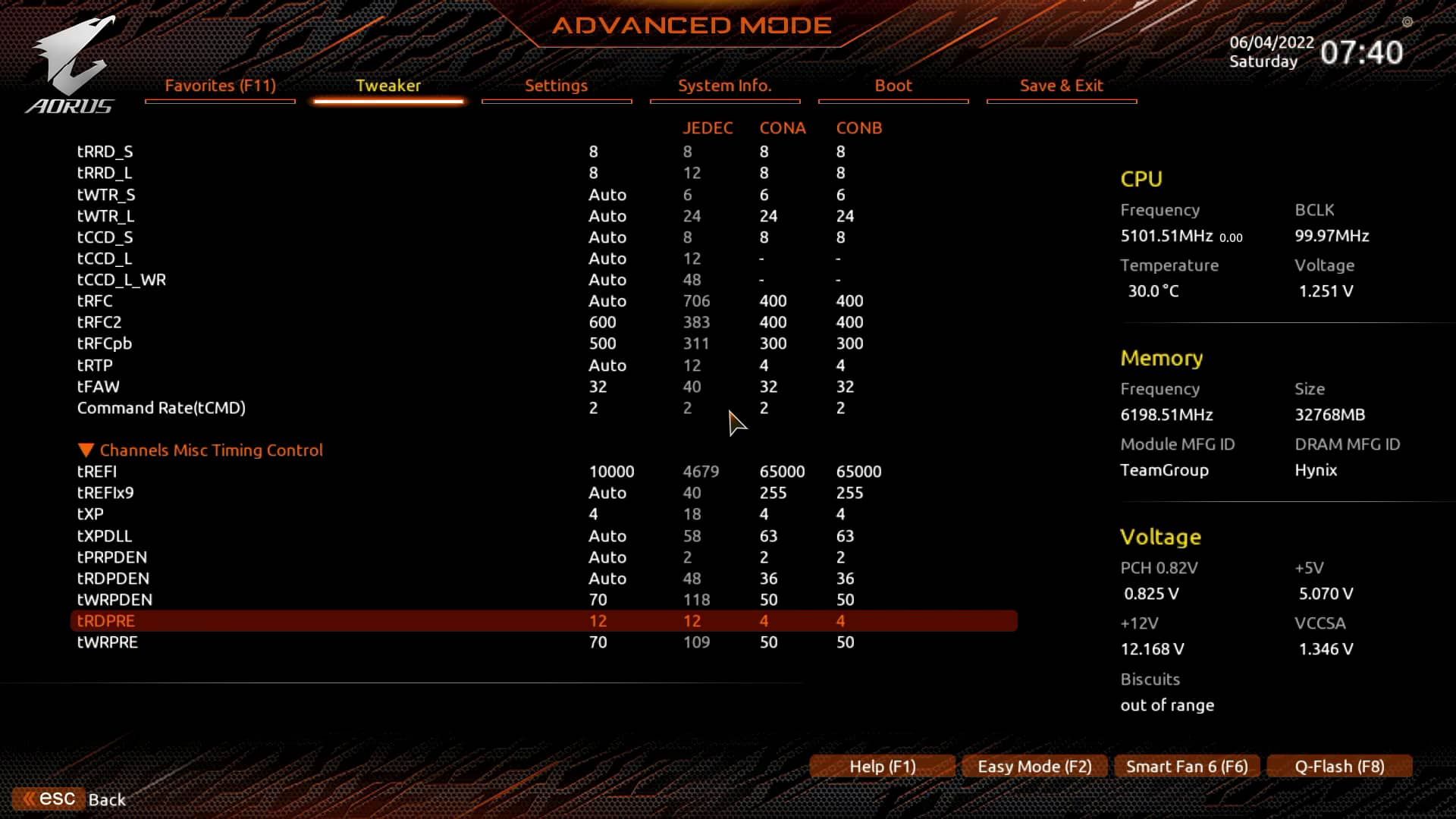Click the tRRD_S timing entry
The image size is (1456, 819).
[x=303, y=151]
